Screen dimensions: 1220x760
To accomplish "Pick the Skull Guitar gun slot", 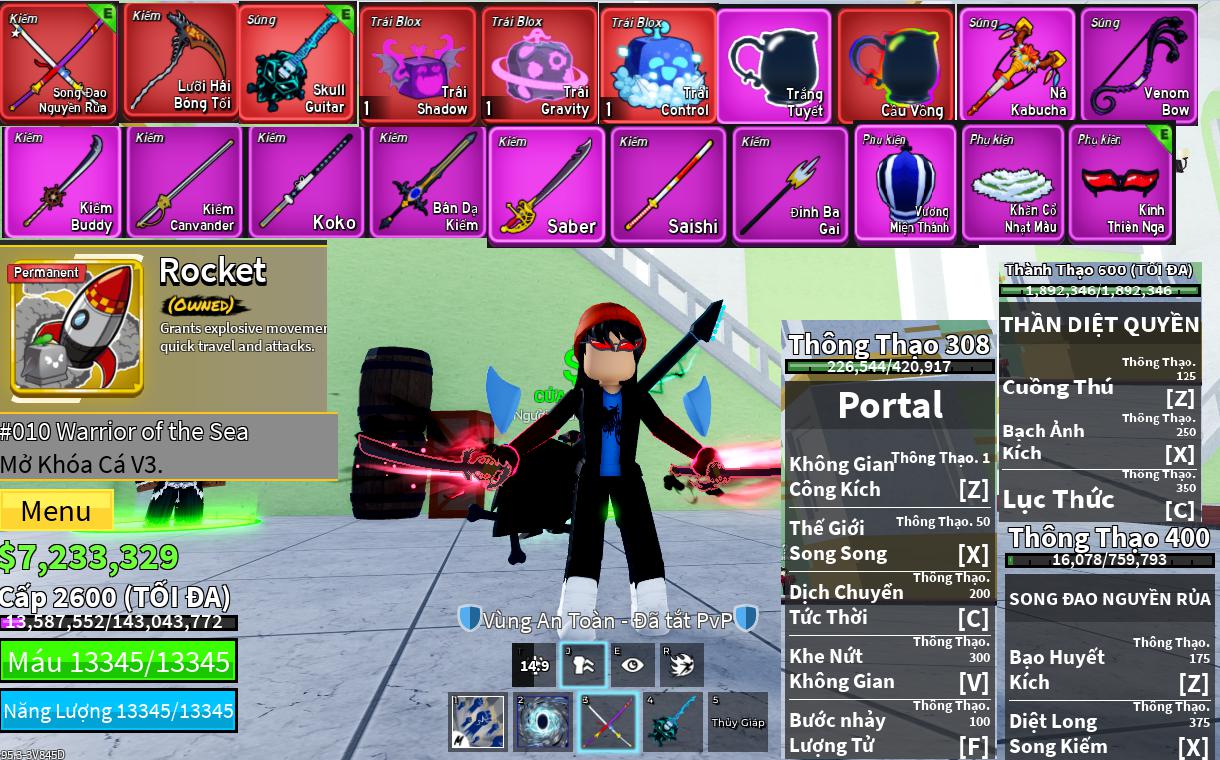I will pyautogui.click(x=296, y=63).
